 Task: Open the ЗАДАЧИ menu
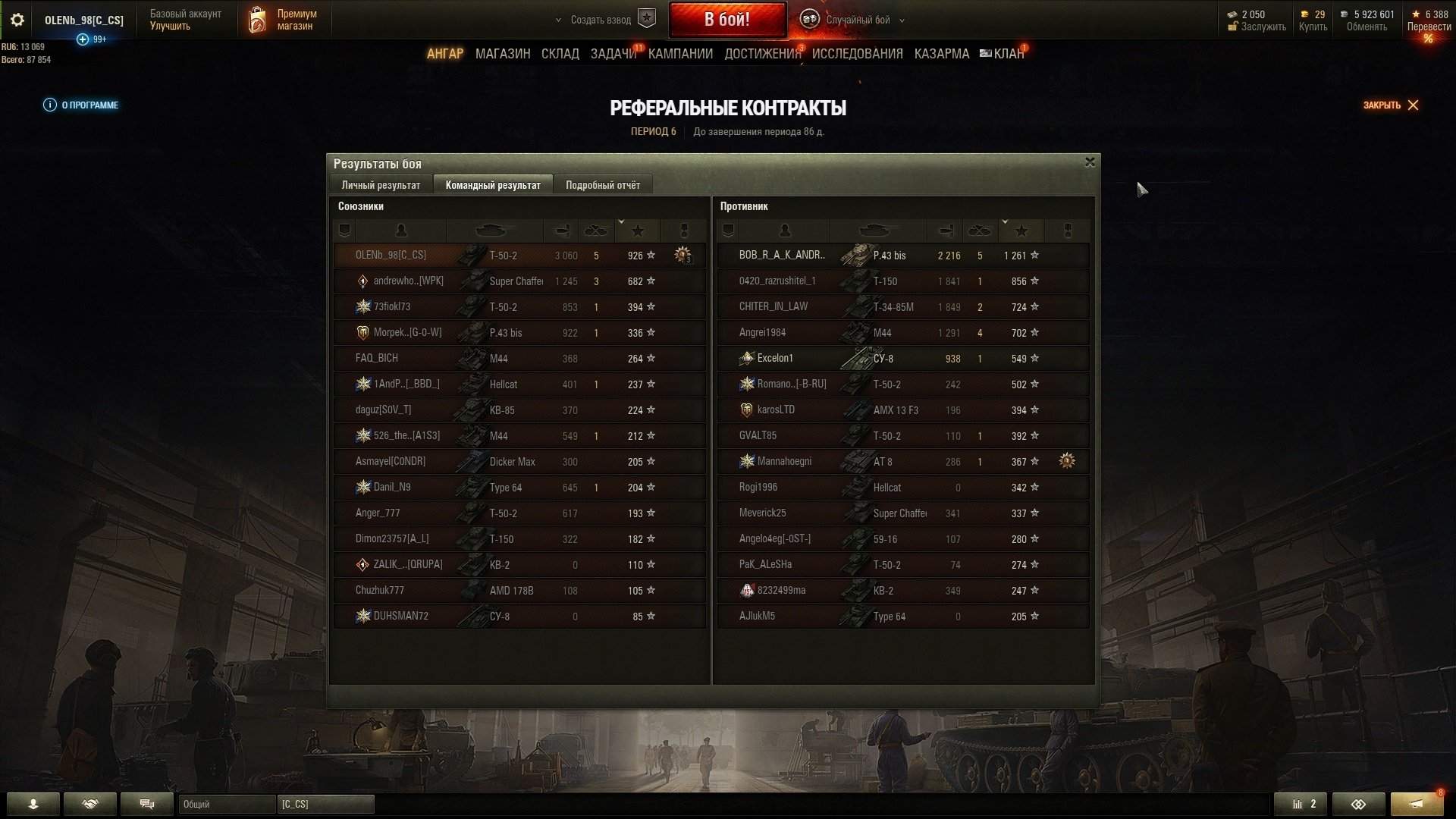(x=613, y=54)
